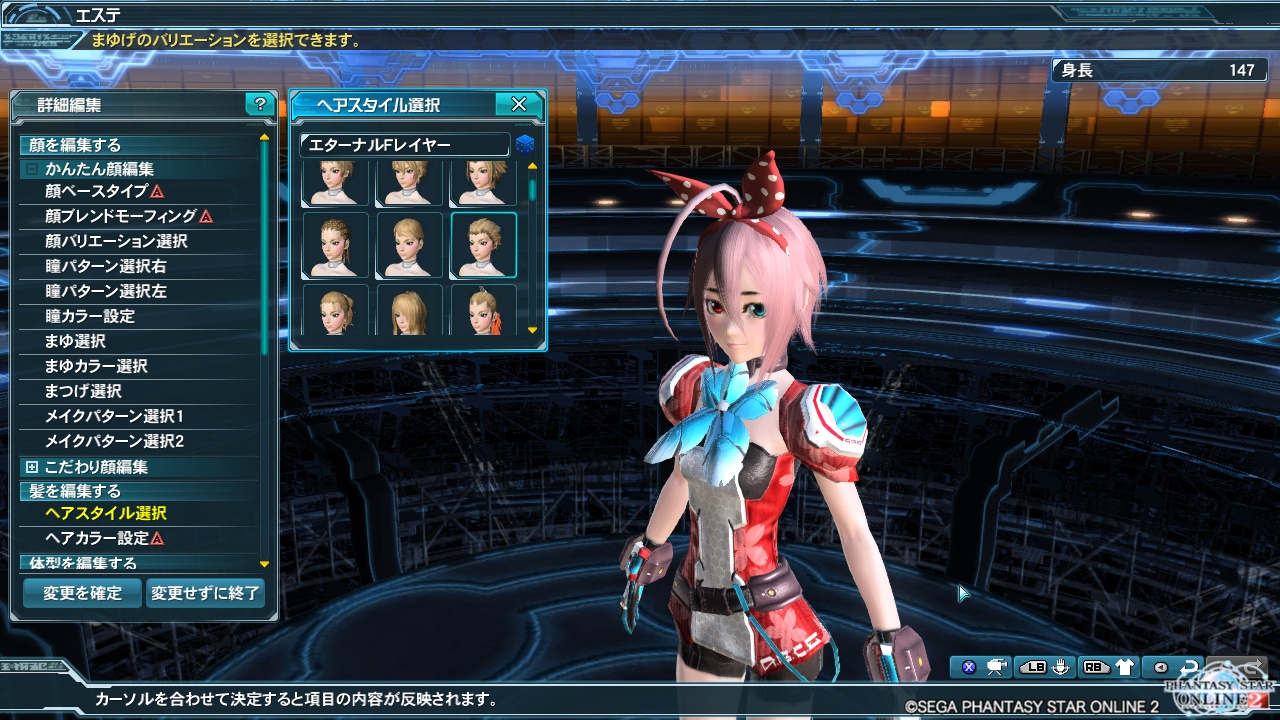
Task: Open help with the question mark button
Action: [x=260, y=104]
